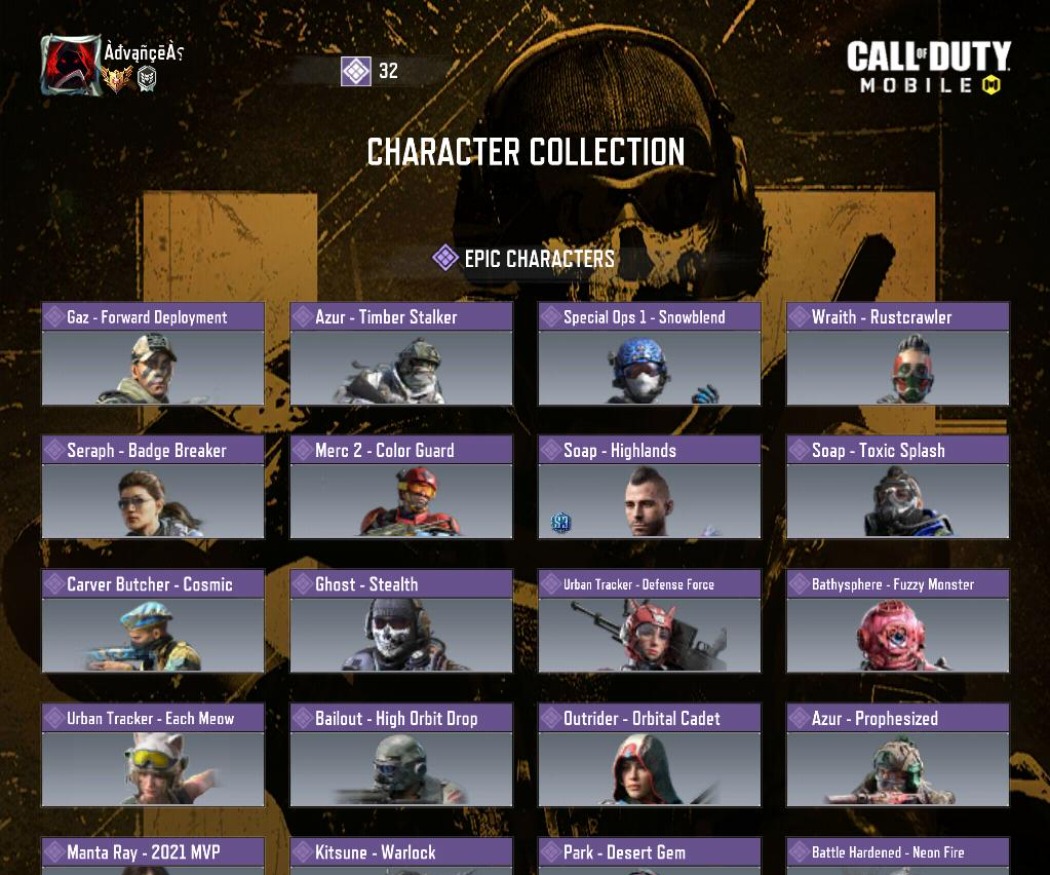Pick the Azur - Prophesized character tile
Image resolution: width=1050 pixels, height=875 pixels.
click(x=897, y=755)
